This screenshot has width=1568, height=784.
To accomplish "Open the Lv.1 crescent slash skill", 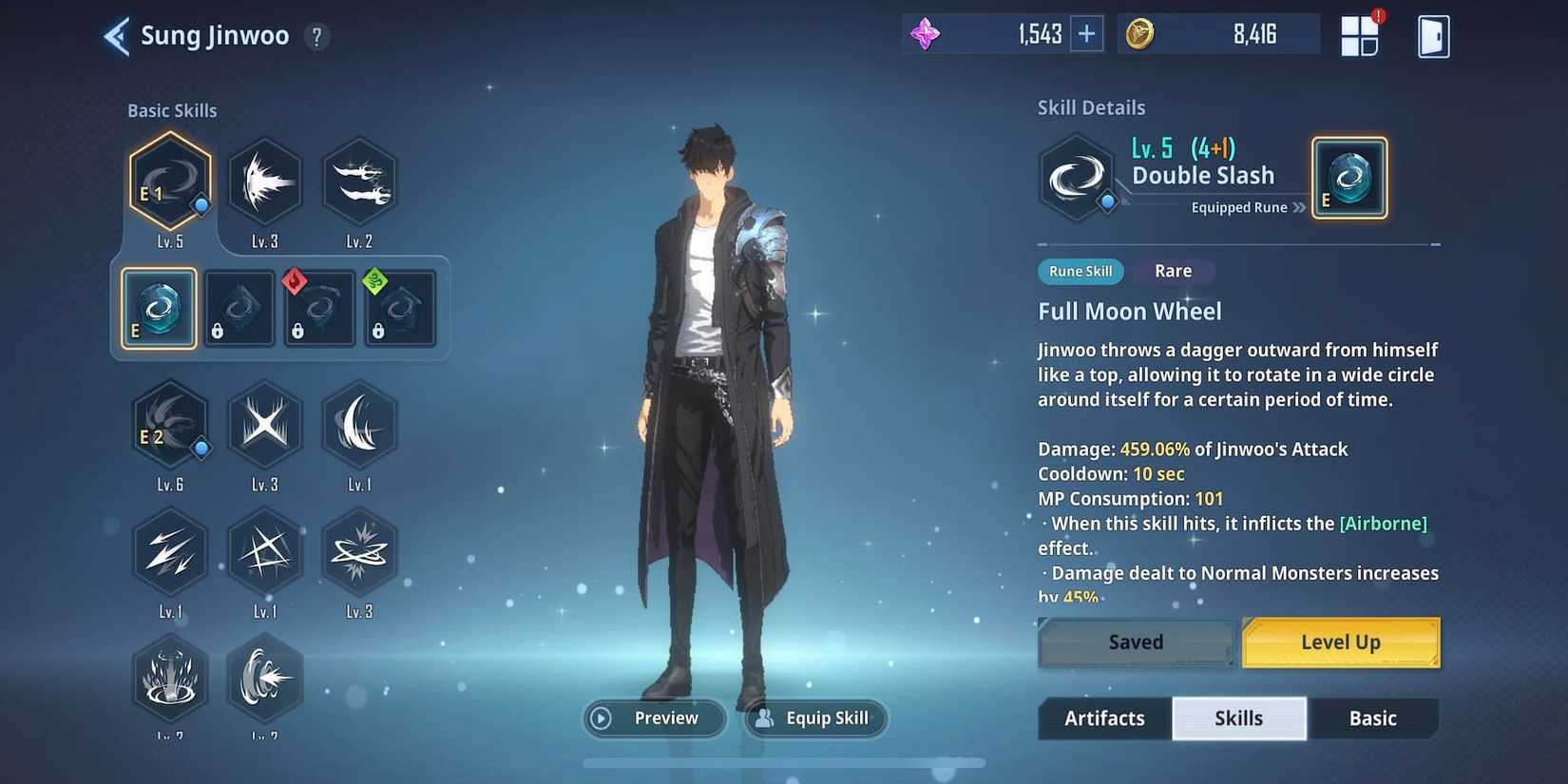I will 359,425.
